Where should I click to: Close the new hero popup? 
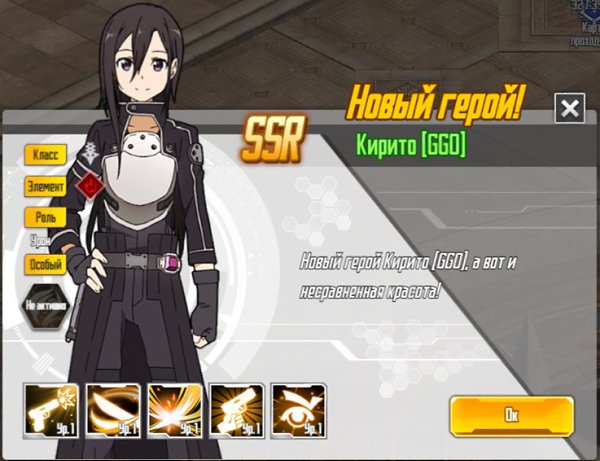pyautogui.click(x=569, y=108)
